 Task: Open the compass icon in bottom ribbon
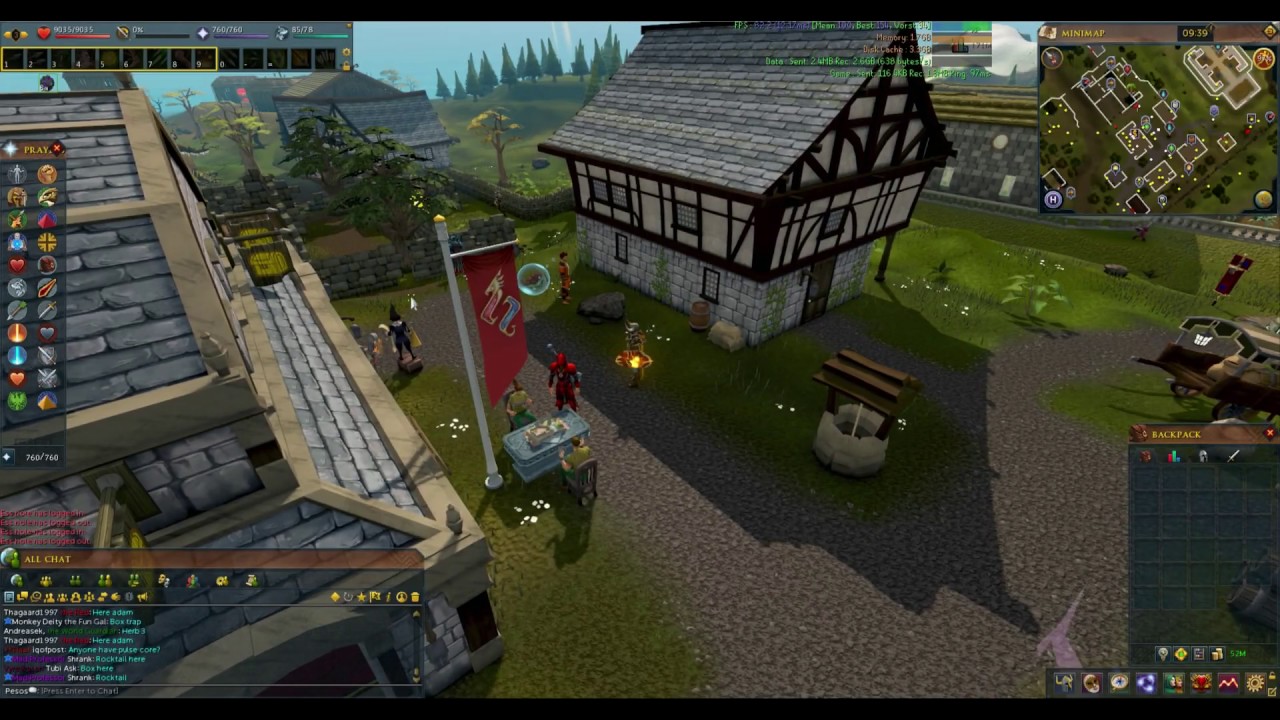[1118, 683]
